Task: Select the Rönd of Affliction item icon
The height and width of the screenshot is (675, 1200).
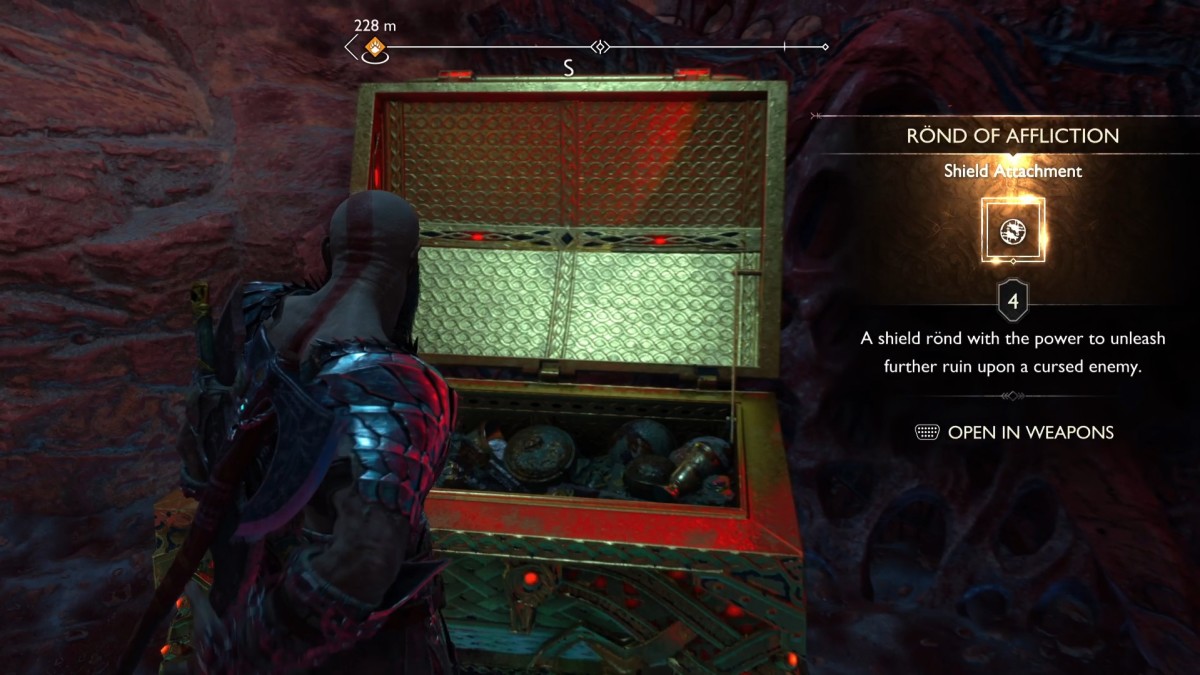Action: pyautogui.click(x=1012, y=231)
